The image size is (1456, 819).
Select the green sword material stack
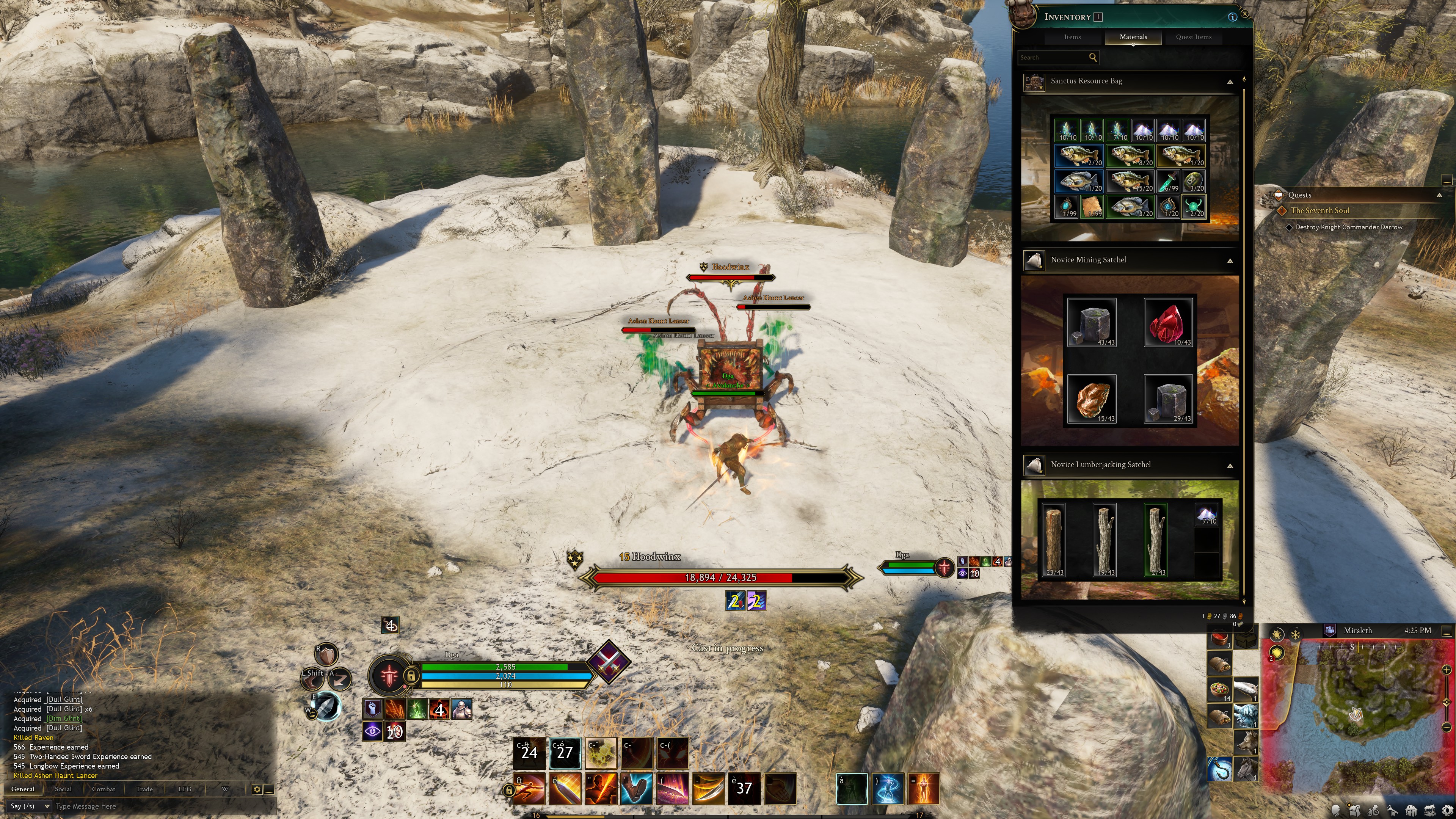1168,182
